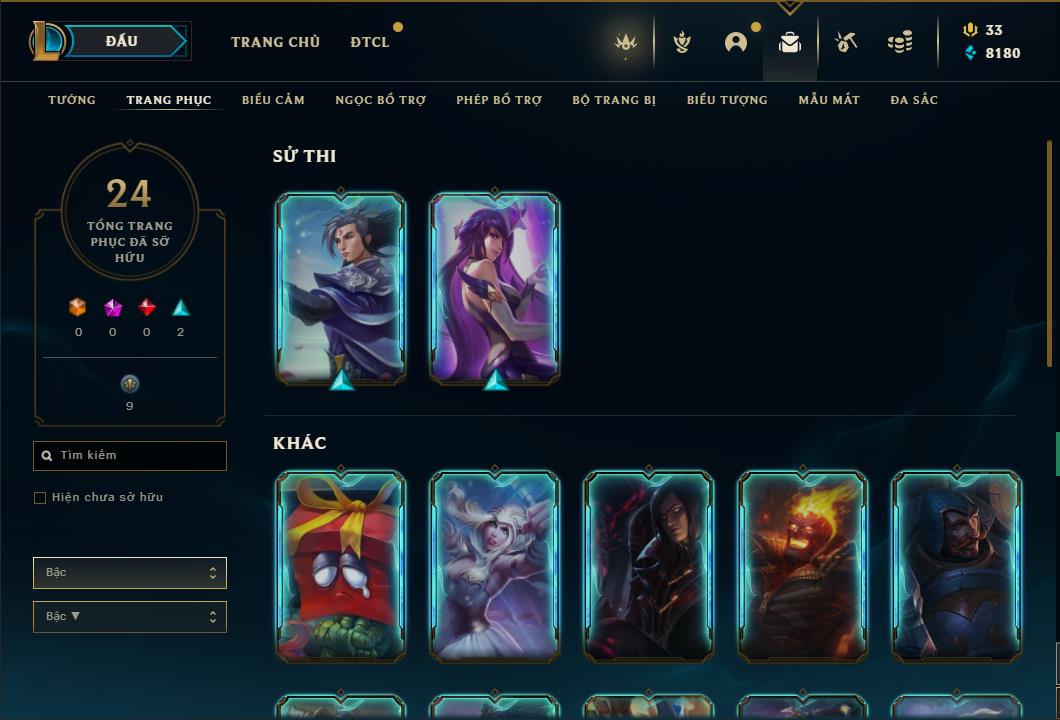Go to the ĐTCL section
Viewport: 1060px width, 720px height.
tap(370, 42)
